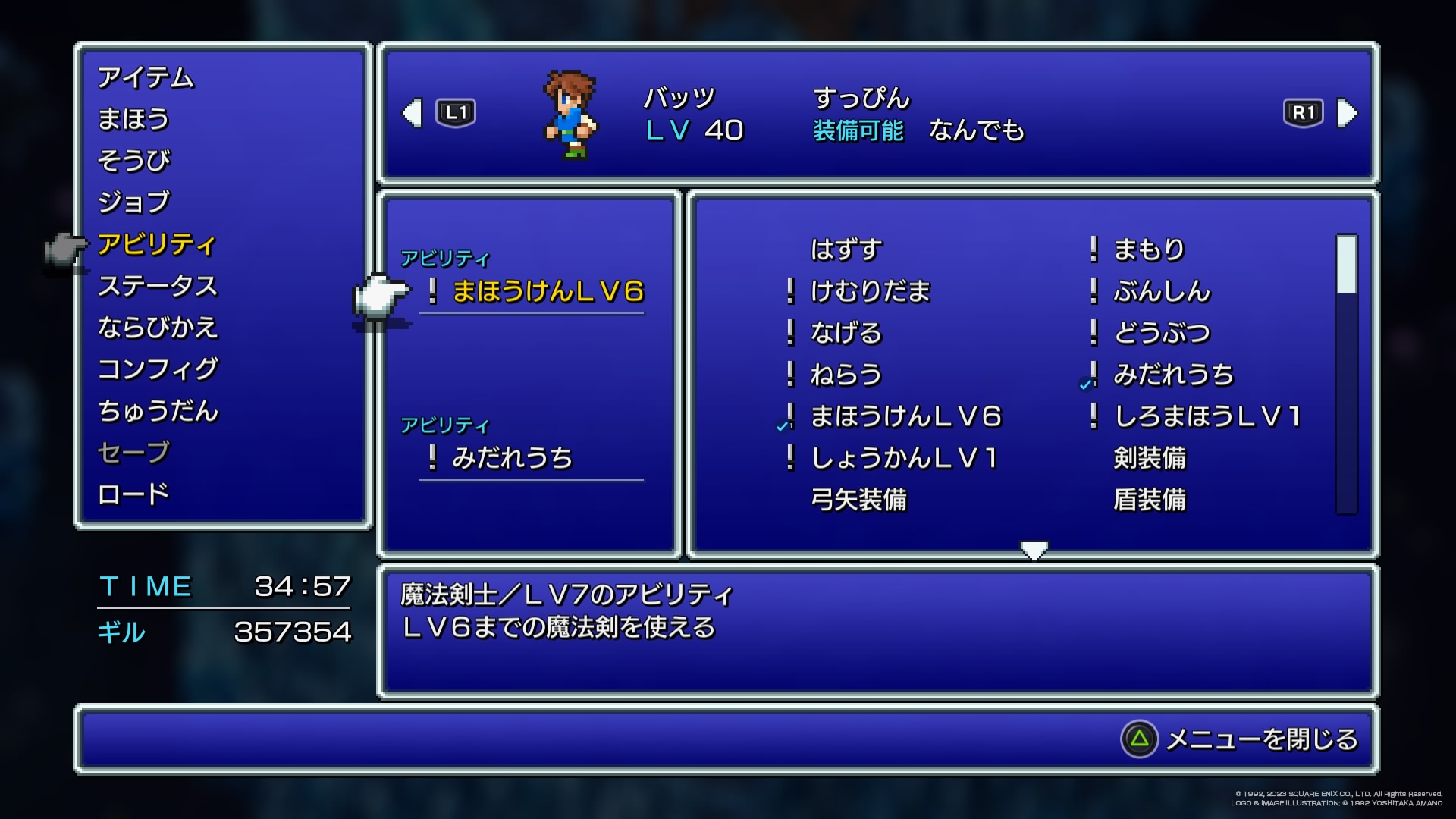Open the そうび equipment menu
The width and height of the screenshot is (1456, 819).
click(134, 162)
